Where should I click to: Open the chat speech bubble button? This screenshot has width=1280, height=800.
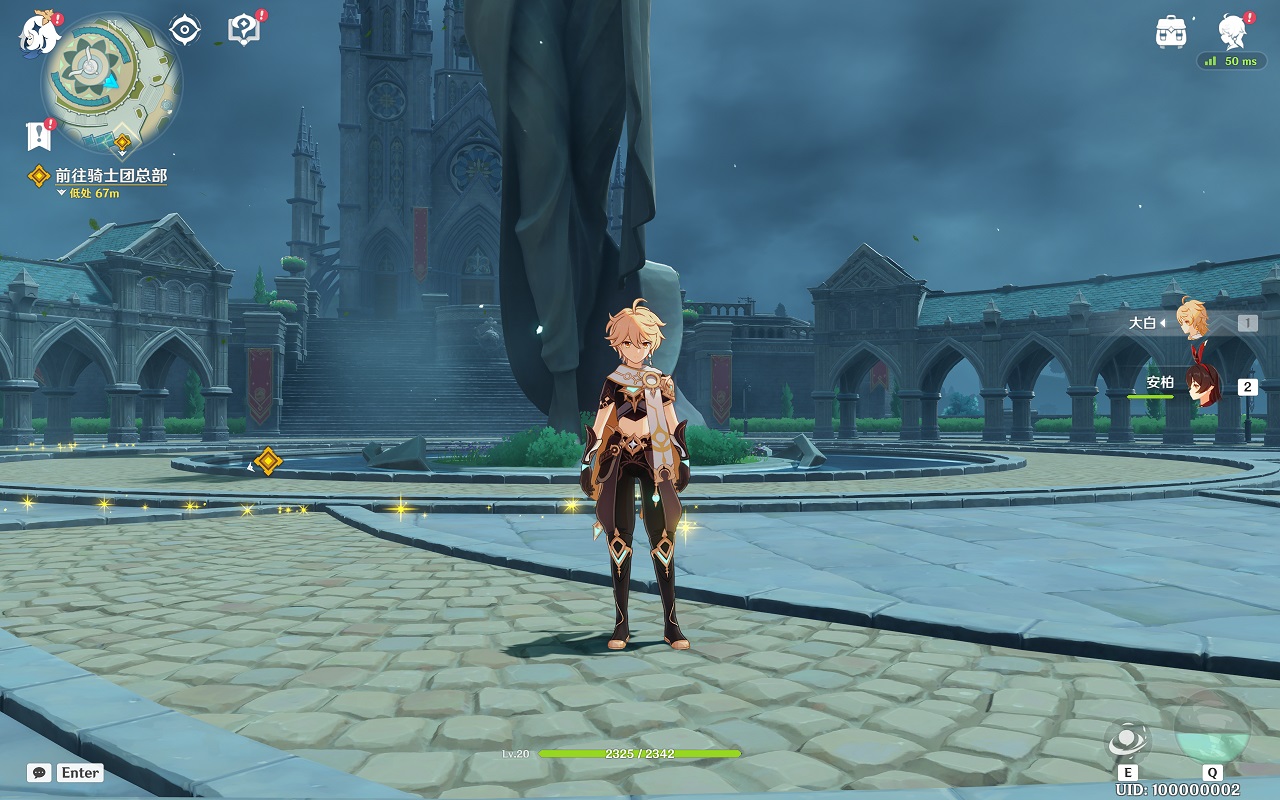[40, 772]
